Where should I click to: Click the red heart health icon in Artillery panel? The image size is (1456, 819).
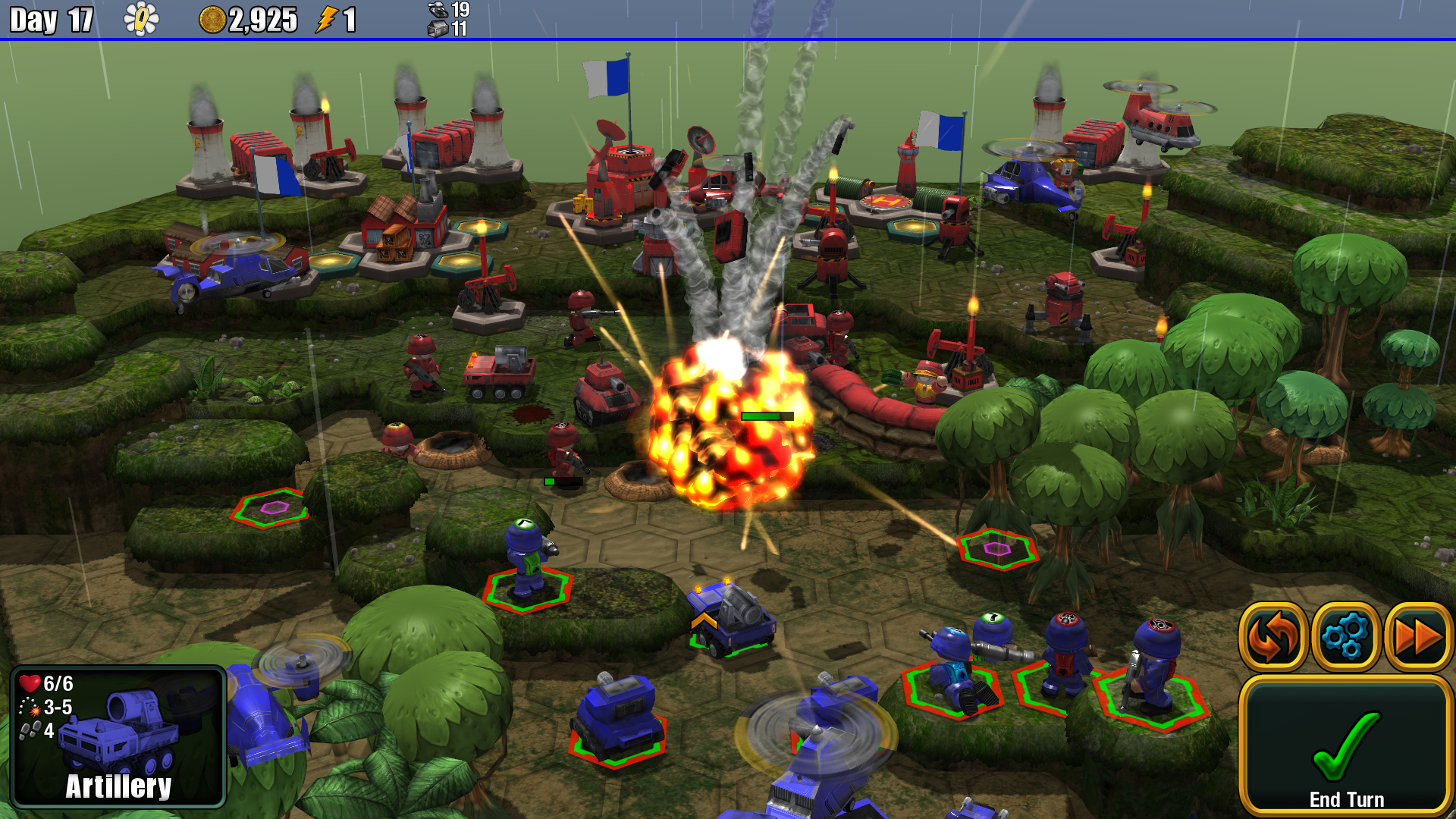[30, 683]
